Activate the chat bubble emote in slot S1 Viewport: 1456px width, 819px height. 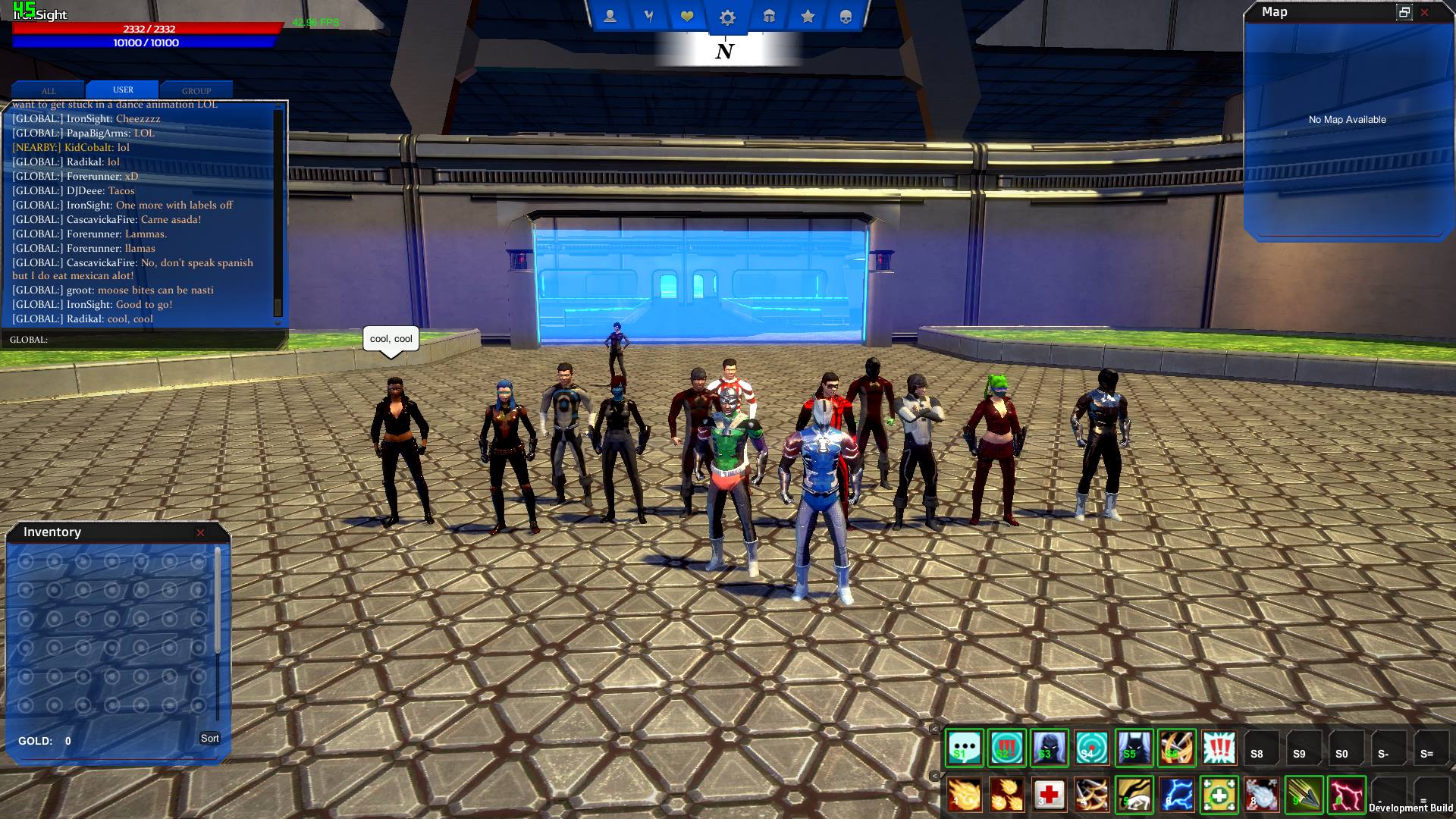click(x=964, y=748)
